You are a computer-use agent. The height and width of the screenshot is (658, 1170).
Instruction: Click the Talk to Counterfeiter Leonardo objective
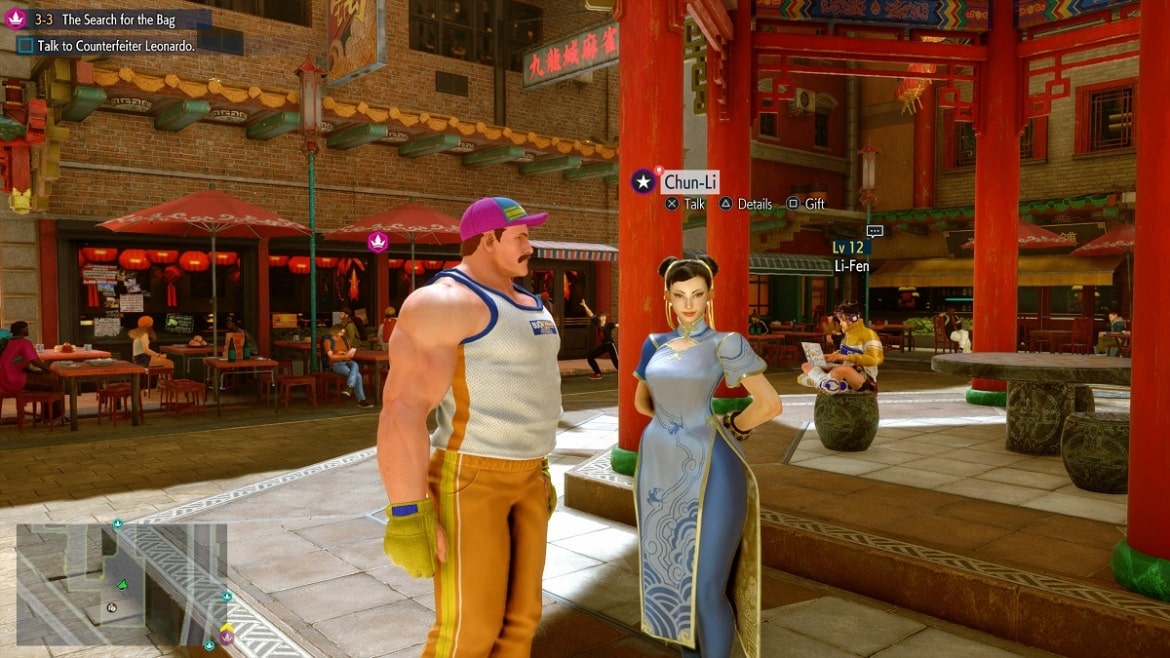click(x=107, y=45)
